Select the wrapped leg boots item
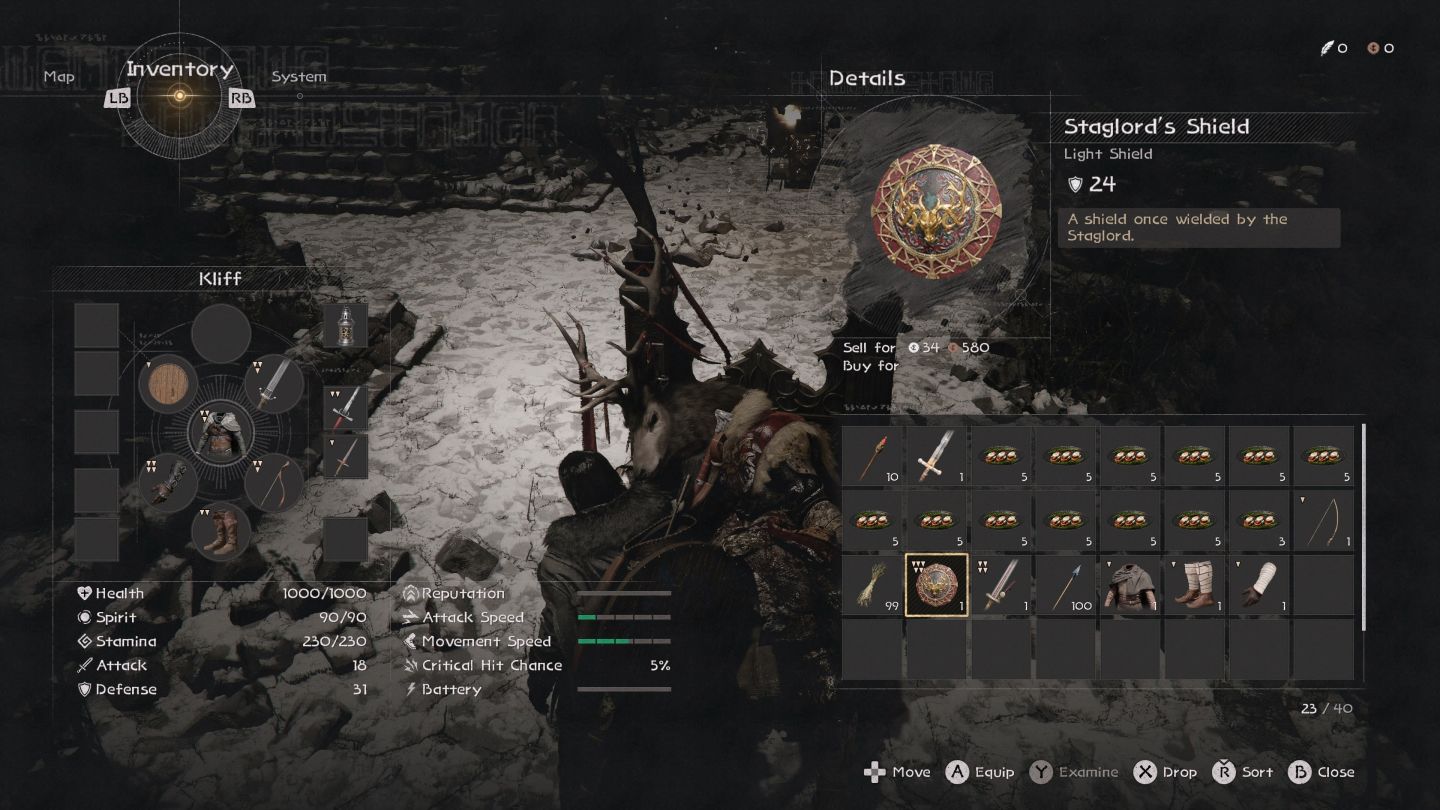The width and height of the screenshot is (1440, 810). 1194,585
